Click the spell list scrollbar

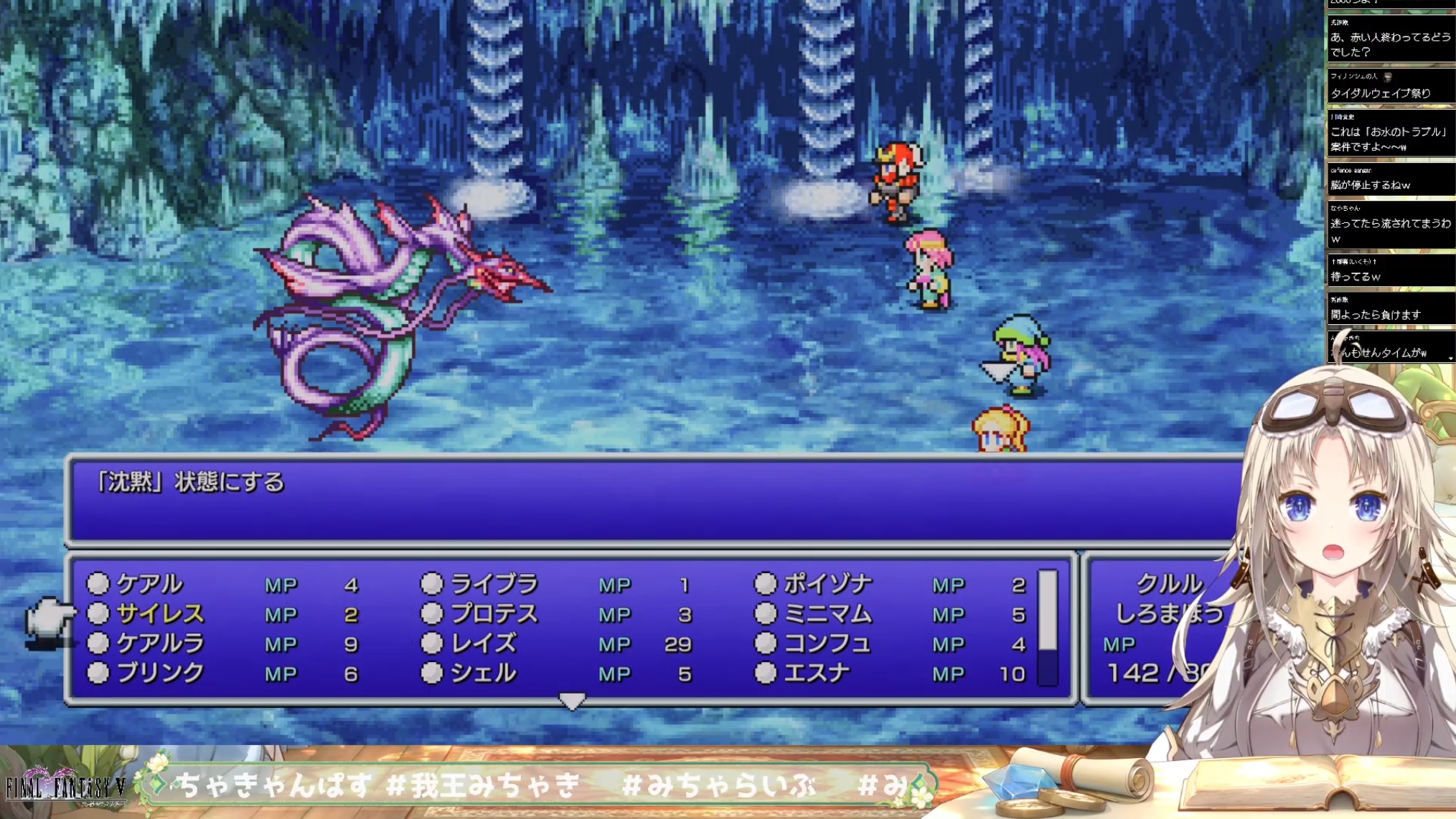click(x=1048, y=628)
